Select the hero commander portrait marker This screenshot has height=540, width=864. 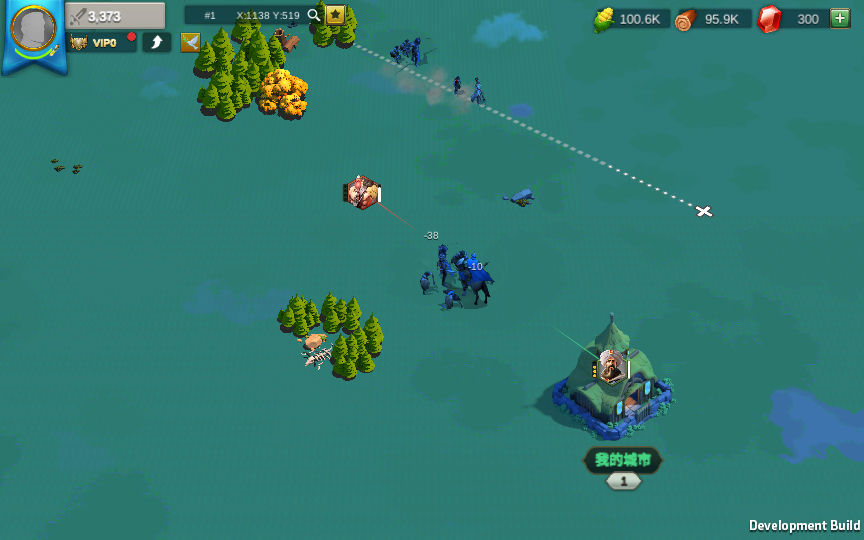click(360, 192)
